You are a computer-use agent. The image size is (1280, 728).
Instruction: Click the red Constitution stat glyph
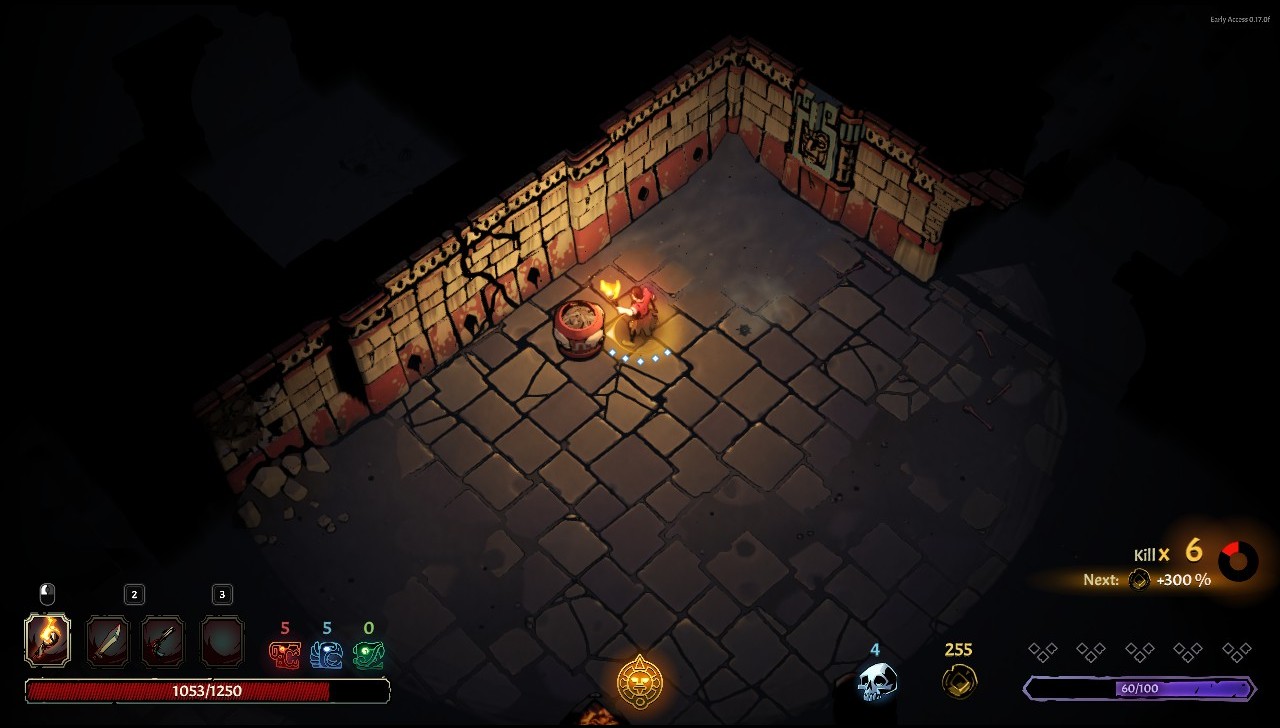[285, 655]
